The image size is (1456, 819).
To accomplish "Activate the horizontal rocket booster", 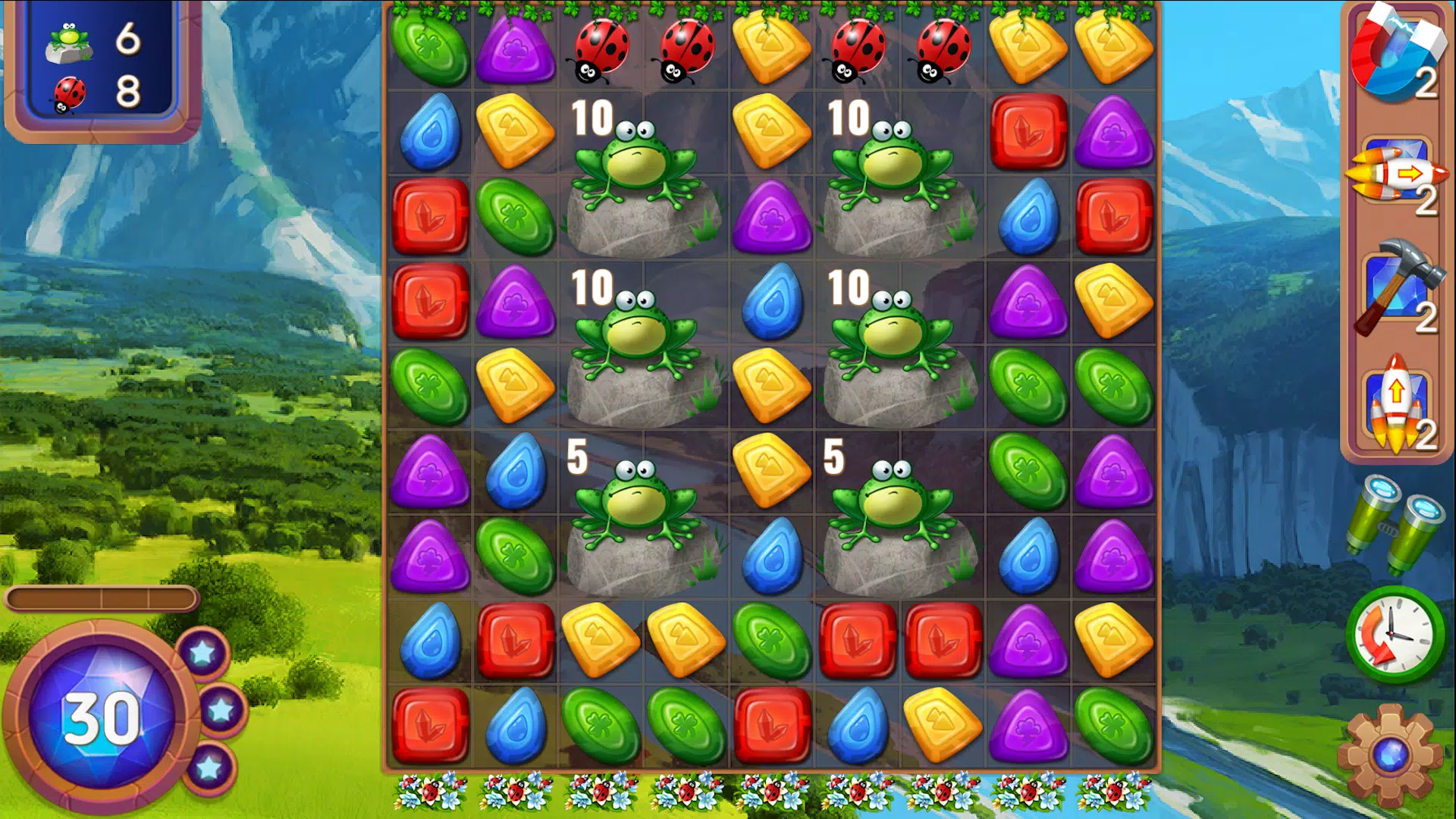I will [x=1395, y=174].
